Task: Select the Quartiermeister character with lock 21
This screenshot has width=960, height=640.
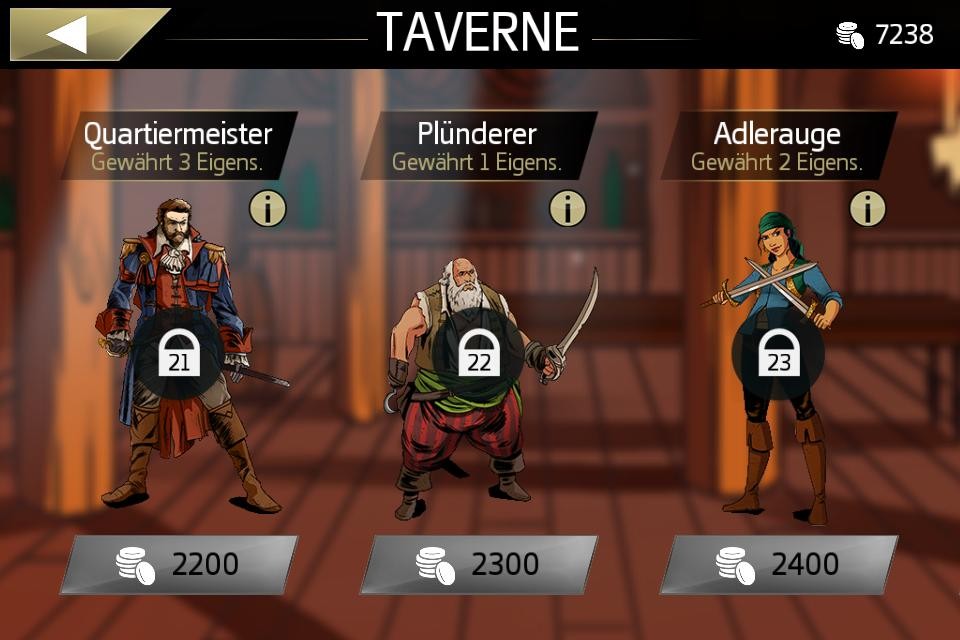Action: 179,355
